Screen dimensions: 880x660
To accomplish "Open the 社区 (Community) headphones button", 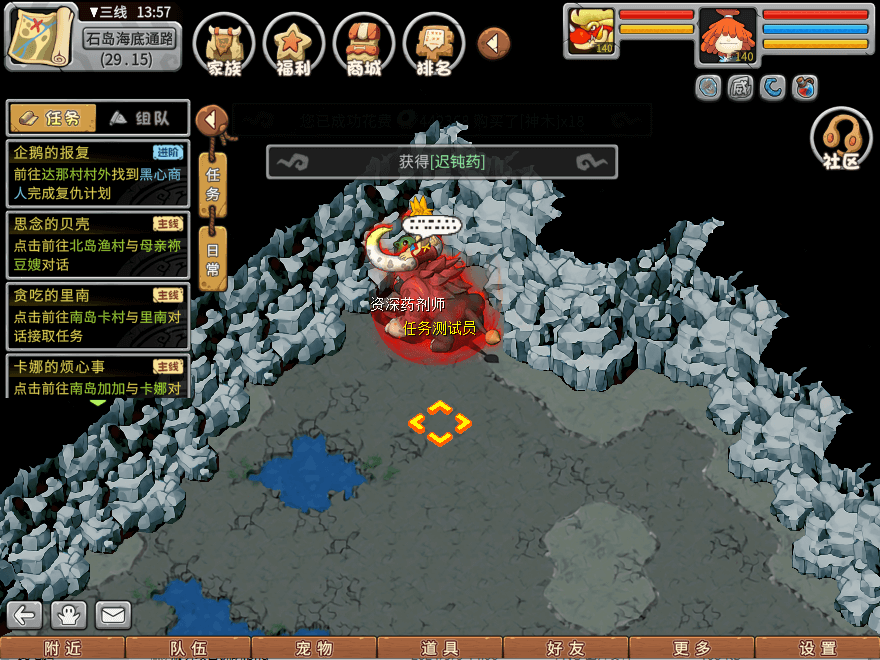I will [x=841, y=138].
